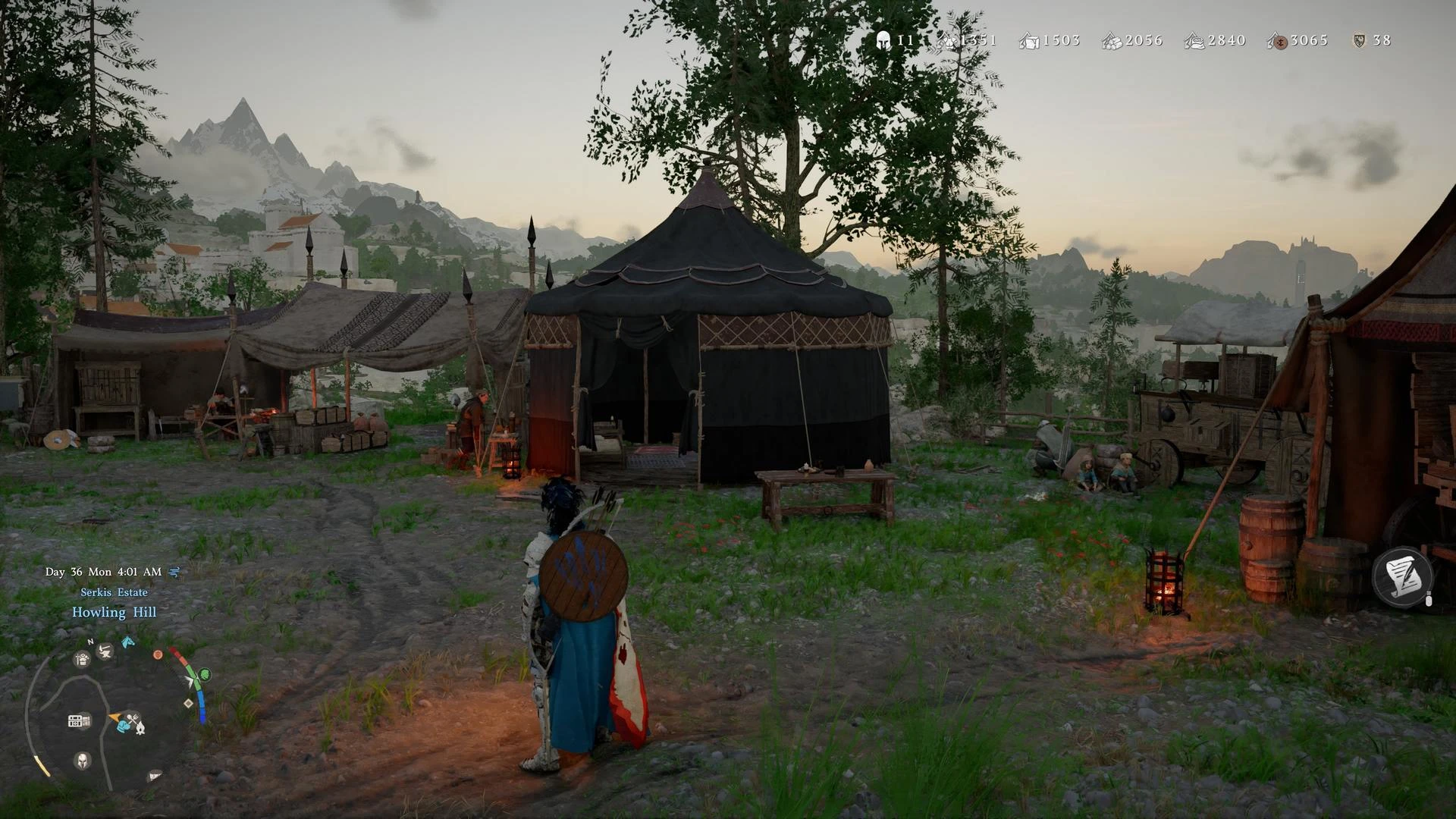
Task: Select the anvil blacksmith marker on minimap
Action: pyautogui.click(x=105, y=651)
